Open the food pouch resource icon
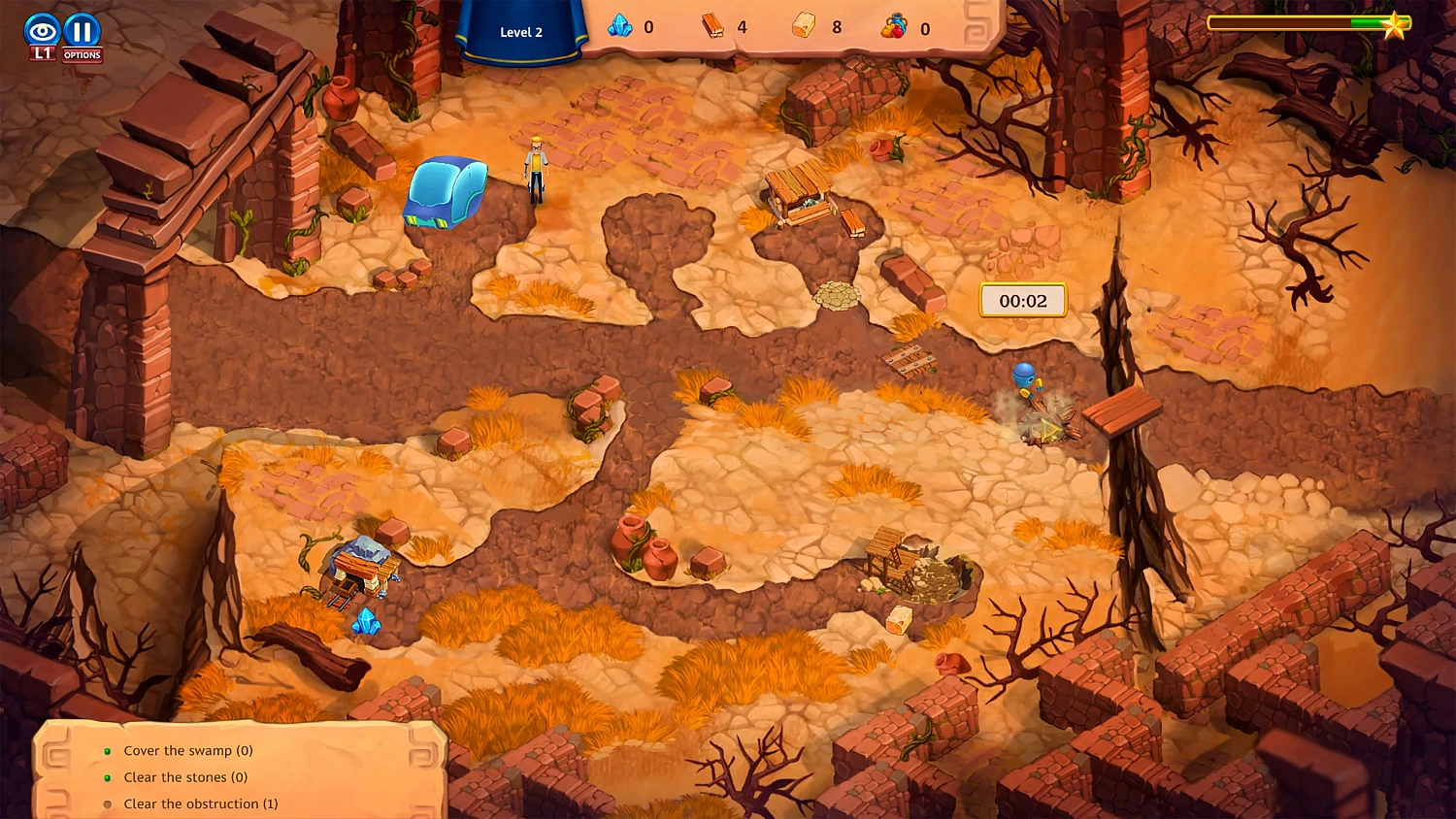 click(x=894, y=27)
